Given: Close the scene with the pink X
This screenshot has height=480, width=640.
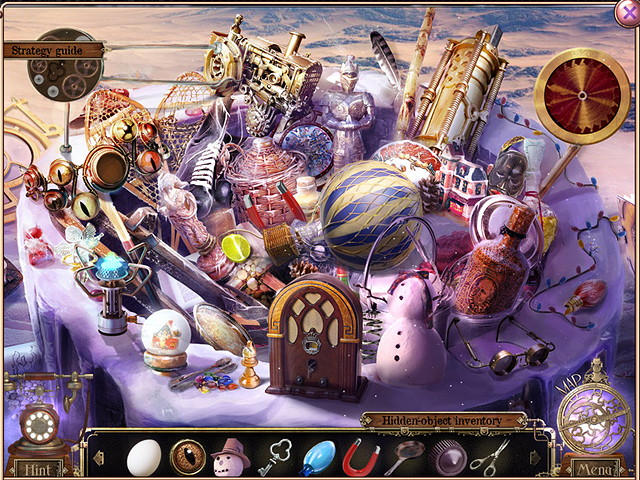Looking at the screenshot, I should [626, 11].
